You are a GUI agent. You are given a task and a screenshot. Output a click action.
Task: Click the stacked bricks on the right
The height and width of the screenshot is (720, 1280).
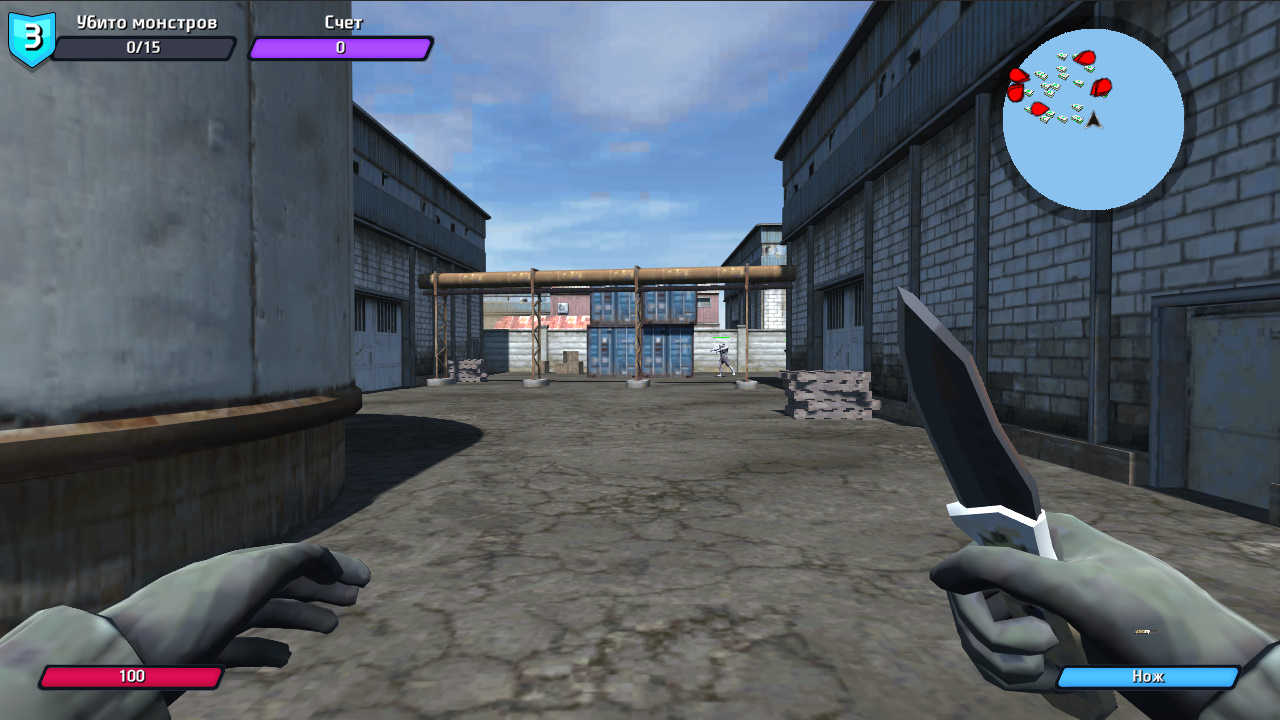pyautogui.click(x=830, y=395)
